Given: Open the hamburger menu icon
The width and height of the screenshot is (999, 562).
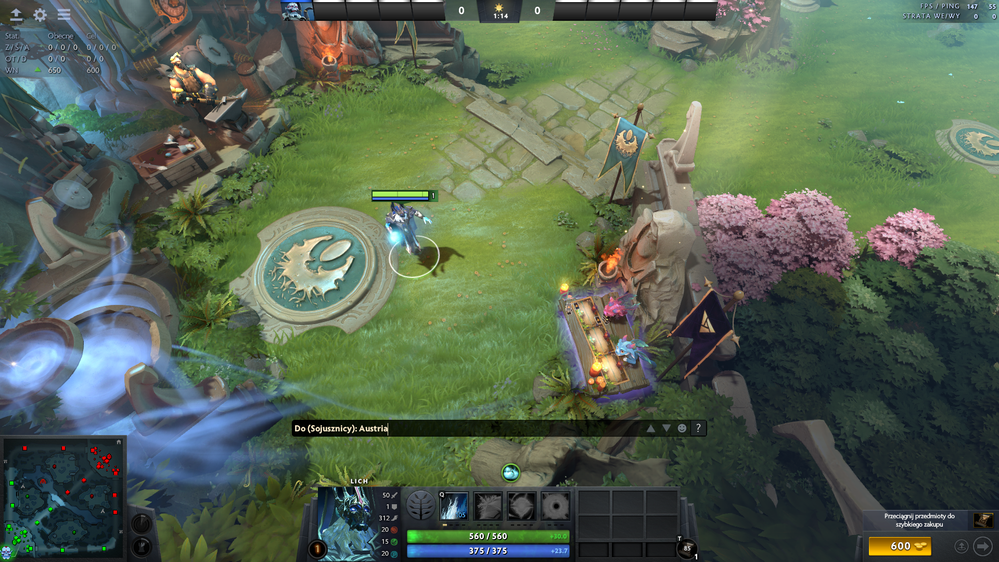Looking at the screenshot, I should coord(64,15).
